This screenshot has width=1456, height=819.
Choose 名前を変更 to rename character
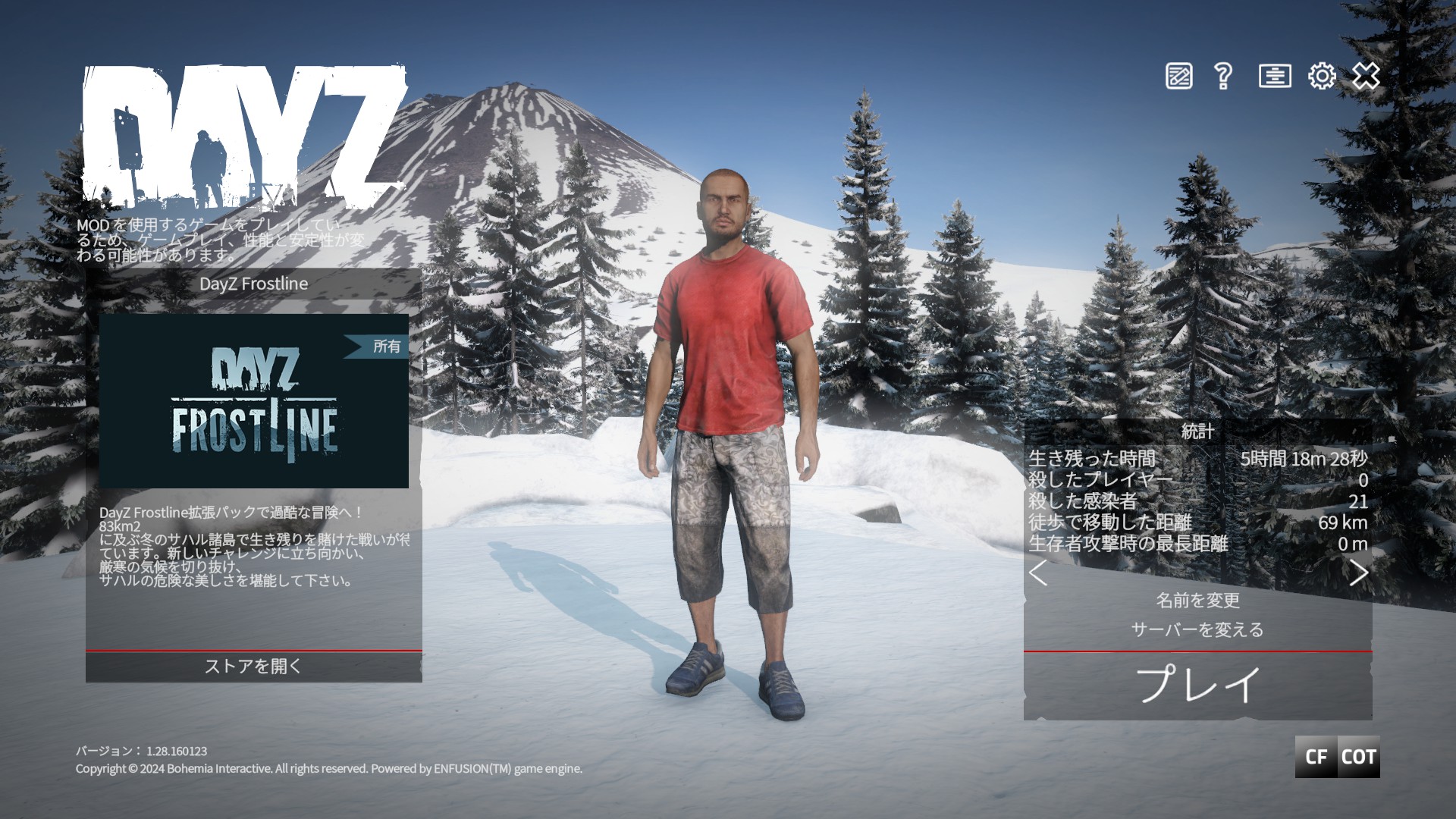(x=1197, y=601)
